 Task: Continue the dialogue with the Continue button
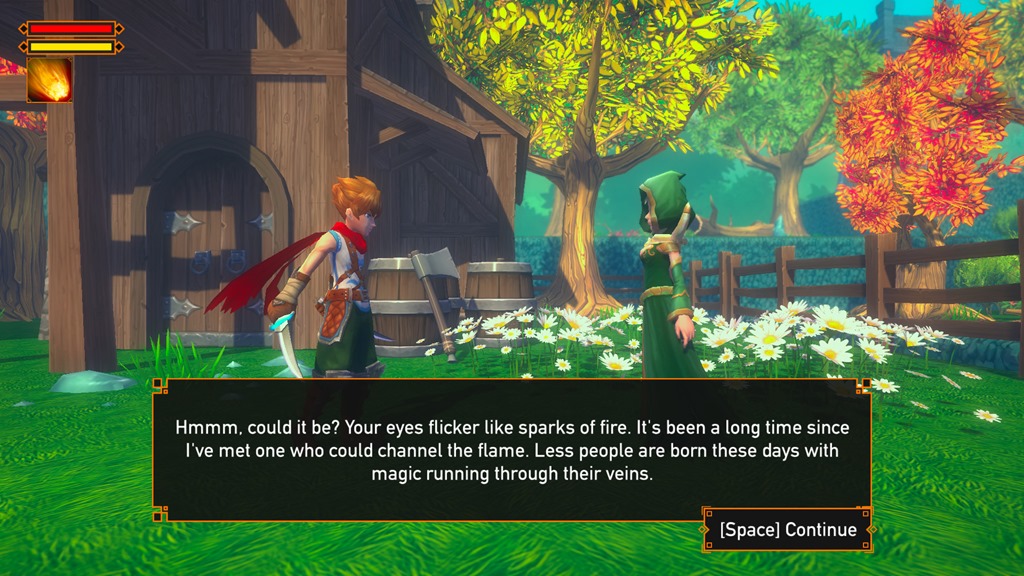click(x=788, y=530)
